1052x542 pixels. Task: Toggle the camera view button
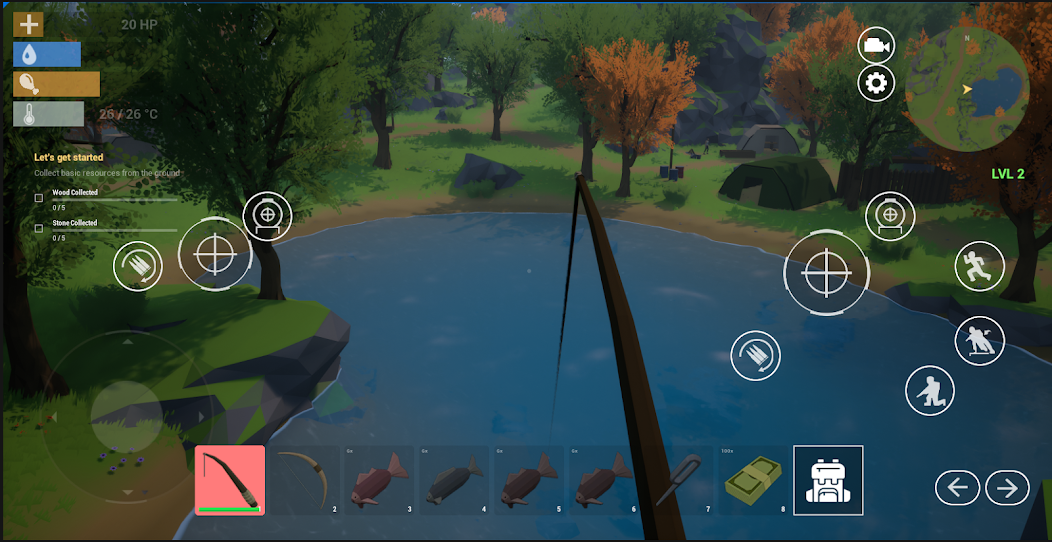(876, 45)
